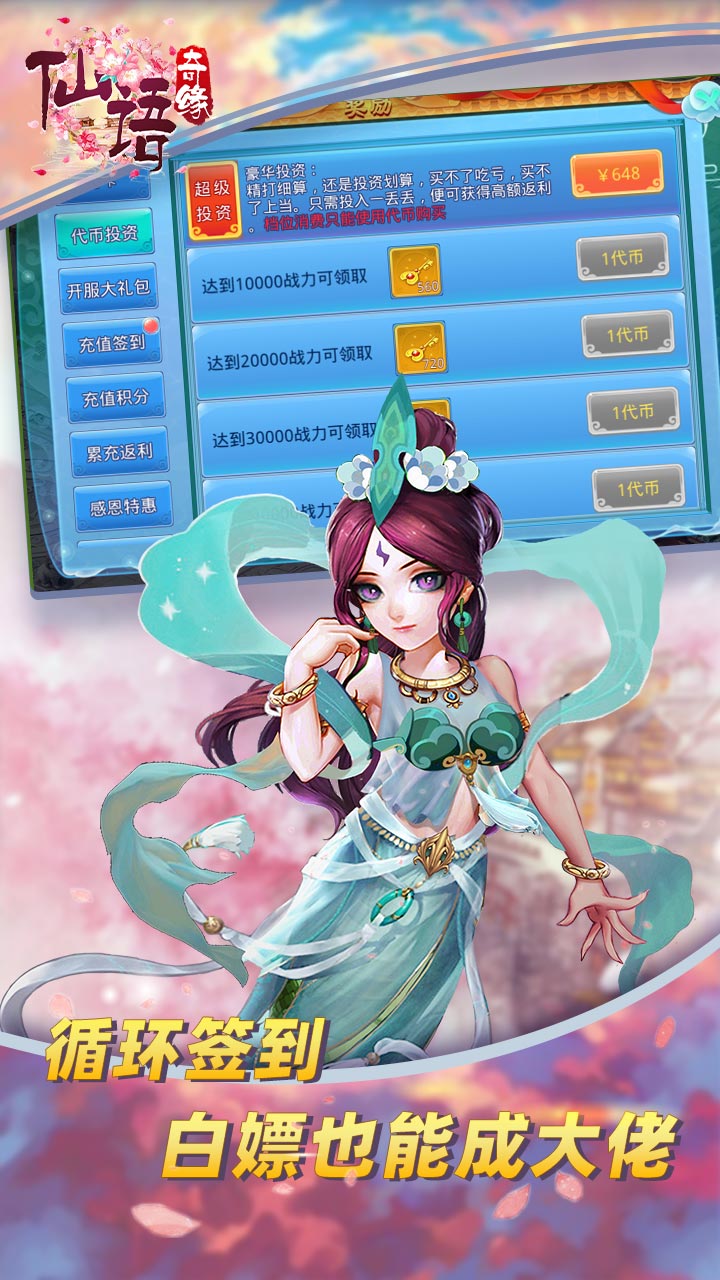Select the 充值签到 tab

[112, 343]
